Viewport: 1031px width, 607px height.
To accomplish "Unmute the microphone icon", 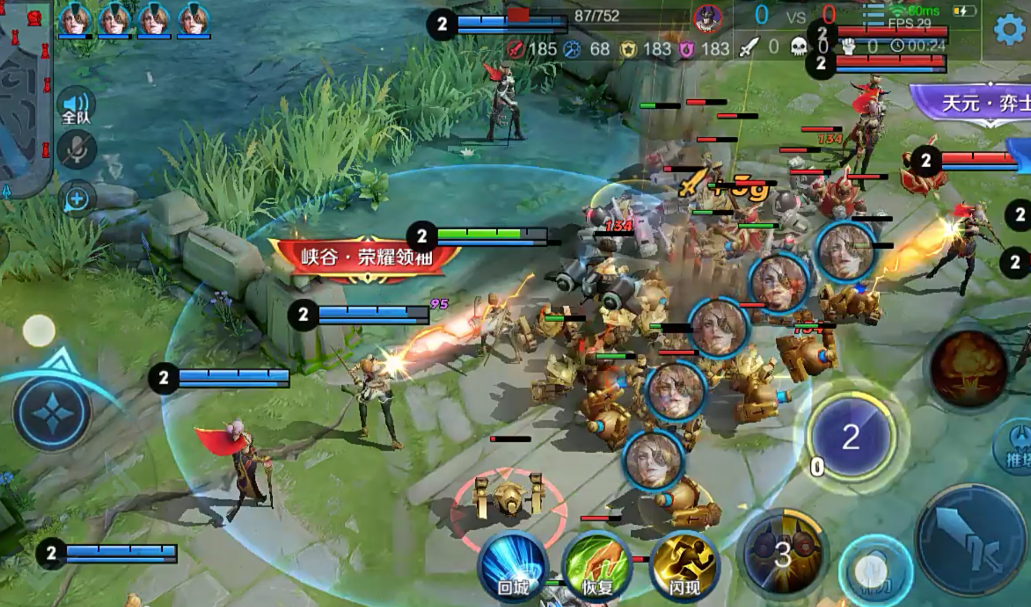I will [x=76, y=151].
